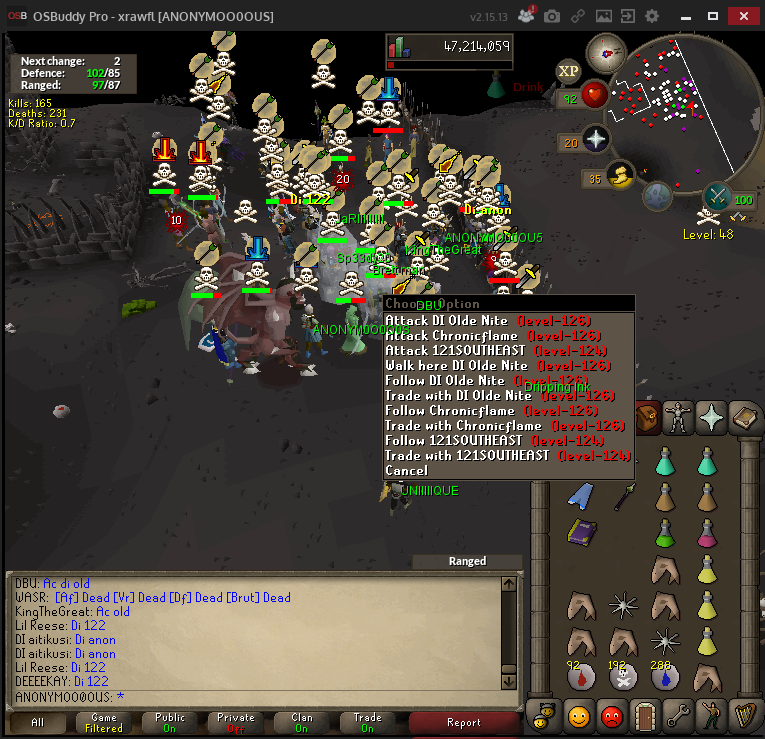The width and height of the screenshot is (765, 739).
Task: Switch chat to the Clan tab
Action: click(301, 722)
